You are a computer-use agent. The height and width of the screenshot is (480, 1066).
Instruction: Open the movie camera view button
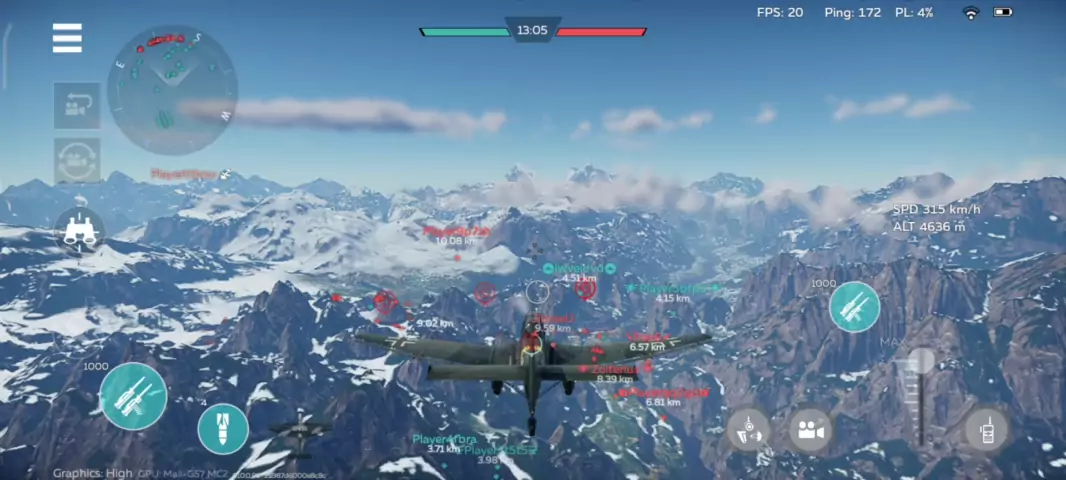tap(811, 430)
